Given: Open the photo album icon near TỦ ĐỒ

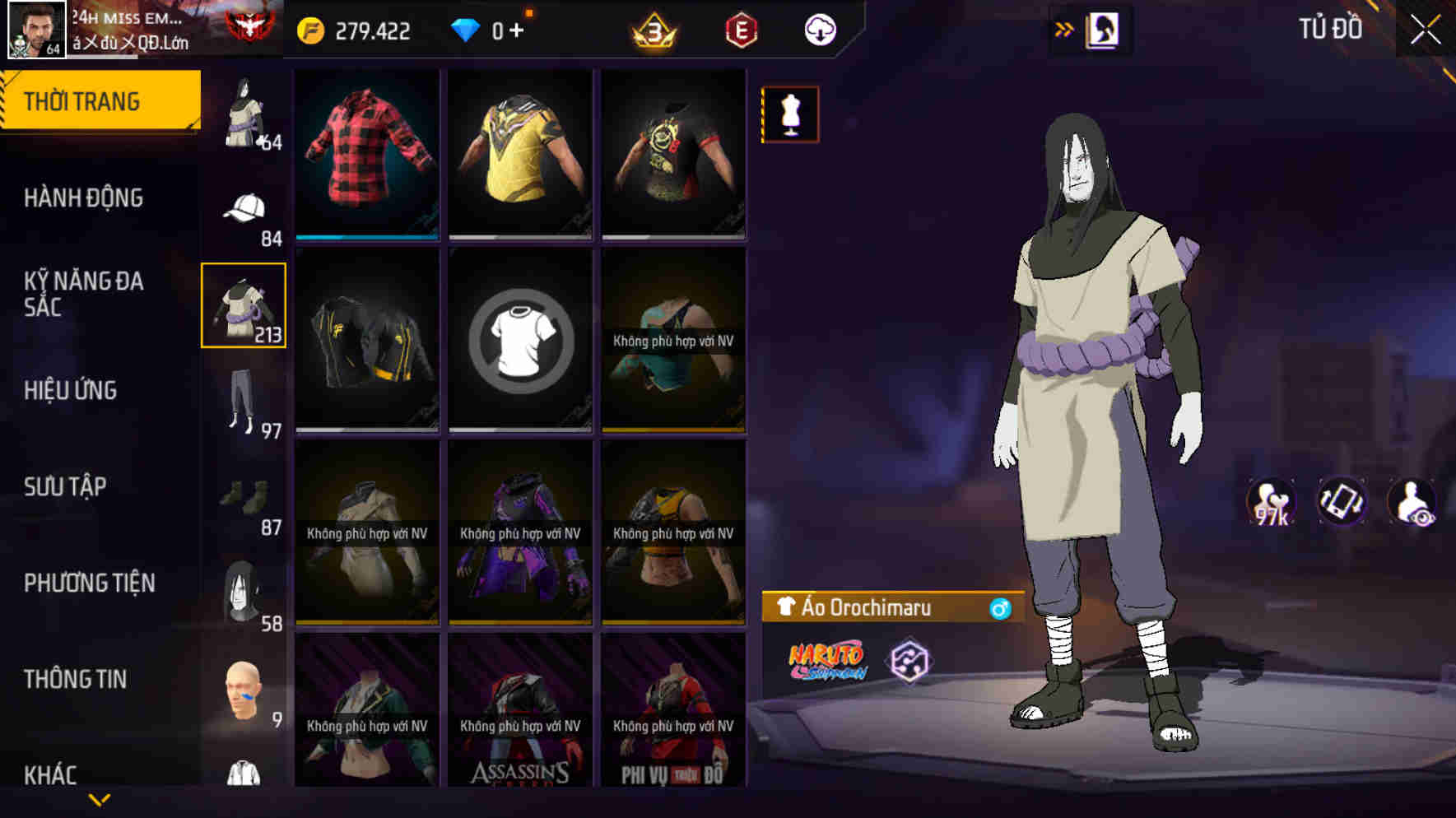Looking at the screenshot, I should click(x=1100, y=29).
